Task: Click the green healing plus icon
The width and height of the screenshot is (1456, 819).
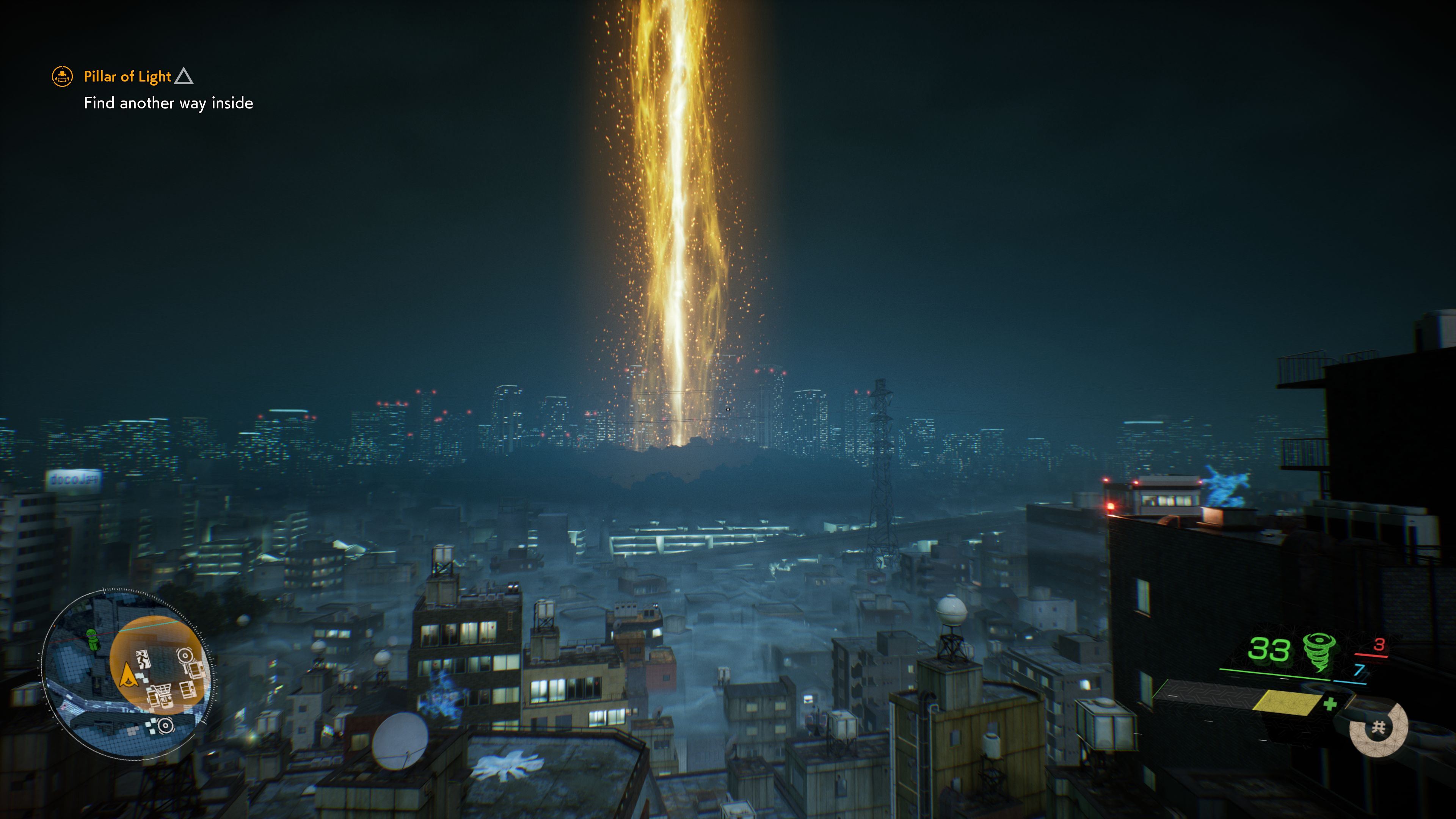Action: 1330,704
